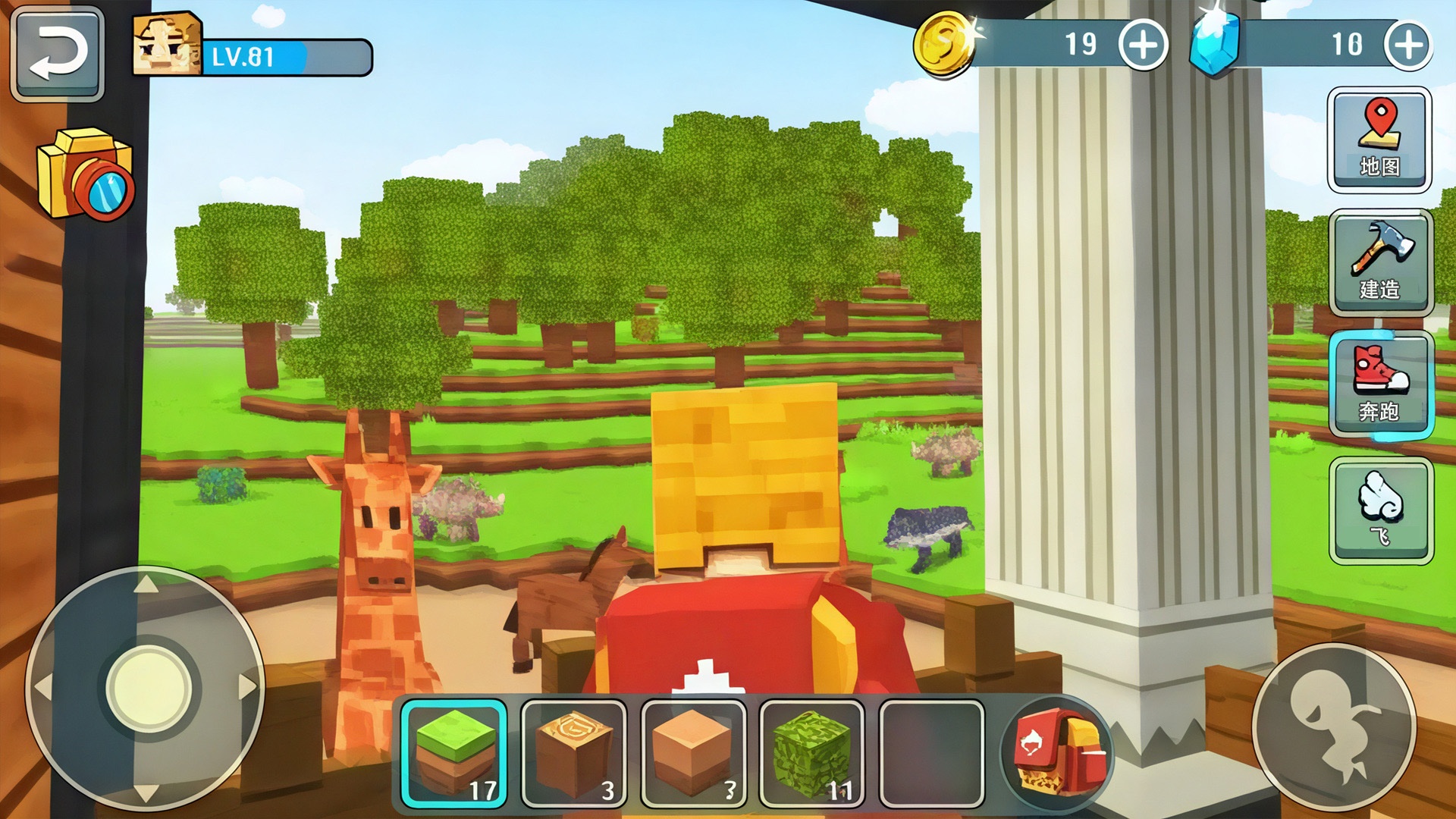This screenshot has height=819, width=1456.
Task: Activate the fly (飞) wing button
Action: (x=1380, y=510)
